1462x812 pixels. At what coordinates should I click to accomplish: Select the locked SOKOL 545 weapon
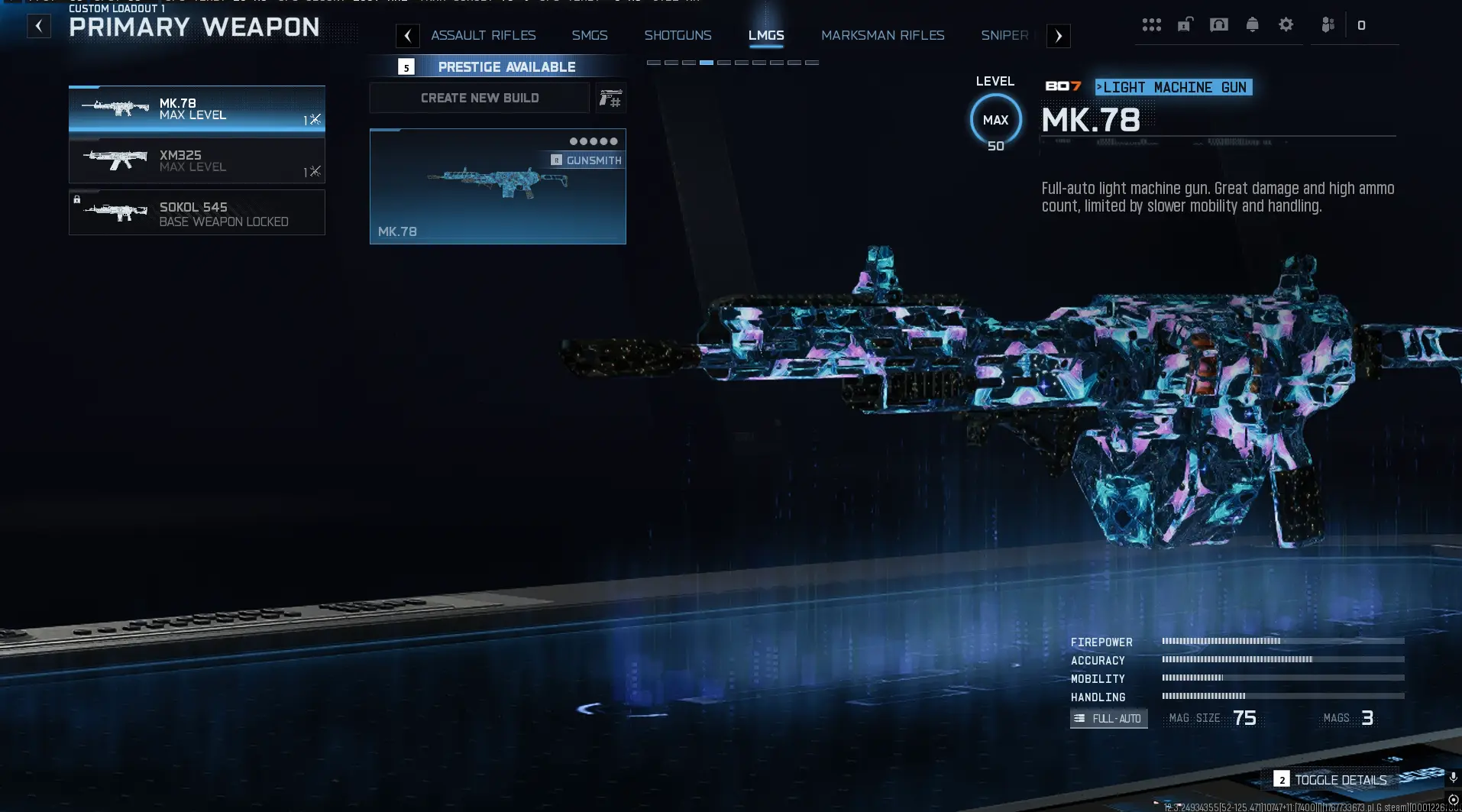[196, 212]
